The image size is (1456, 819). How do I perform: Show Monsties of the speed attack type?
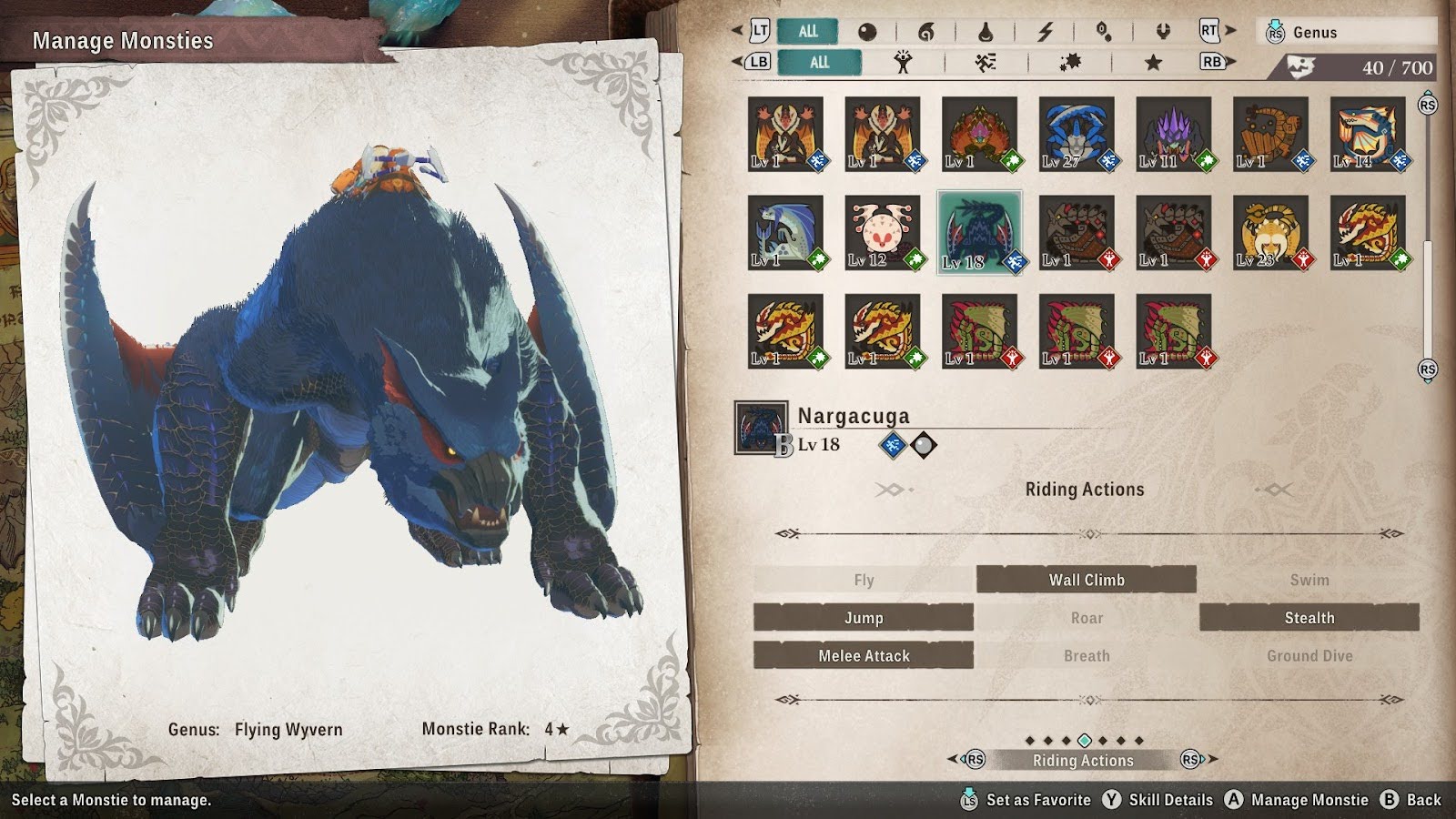986,62
